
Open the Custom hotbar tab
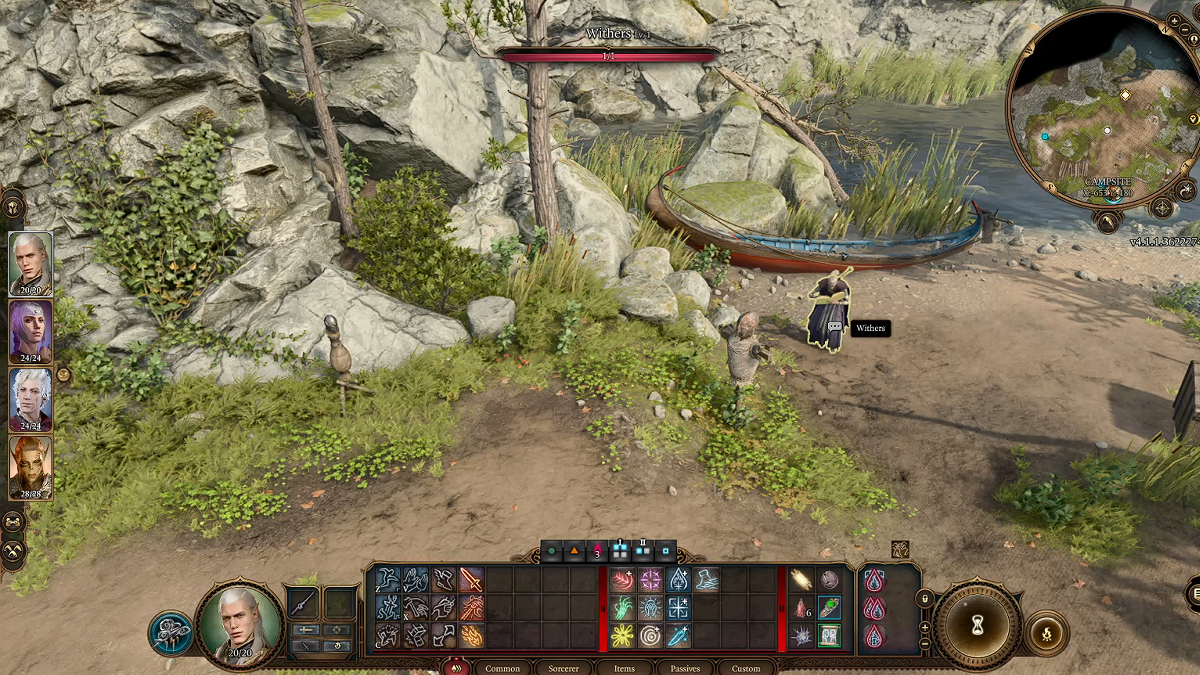[746, 668]
